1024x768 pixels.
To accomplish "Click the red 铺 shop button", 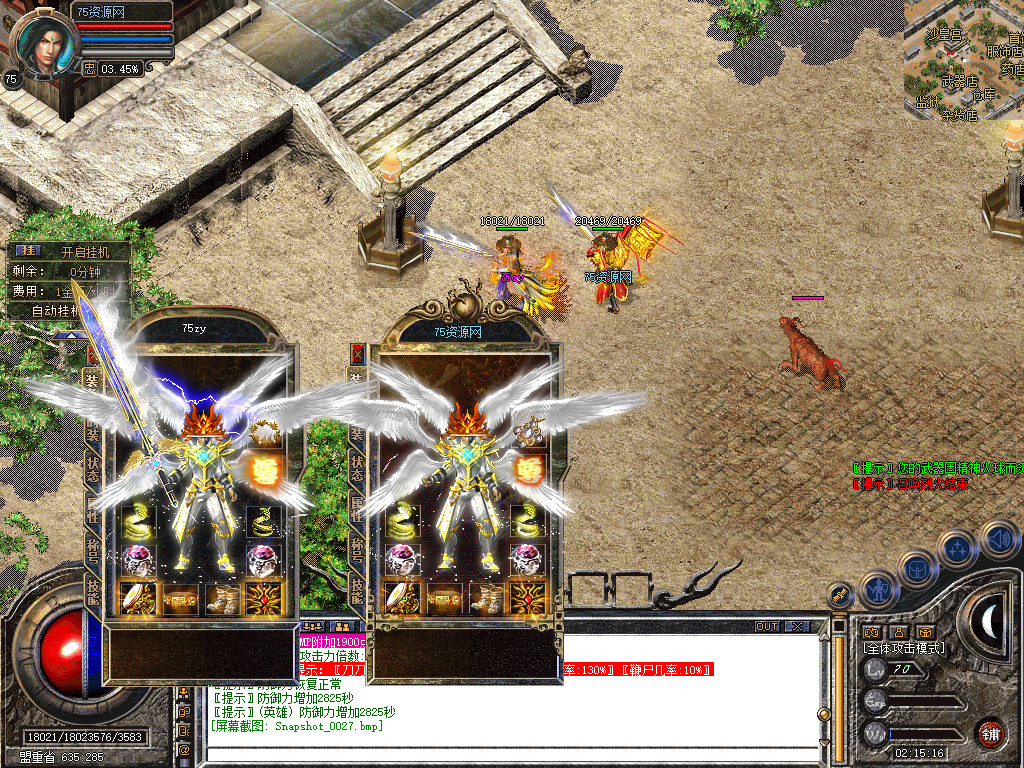I will (x=990, y=734).
